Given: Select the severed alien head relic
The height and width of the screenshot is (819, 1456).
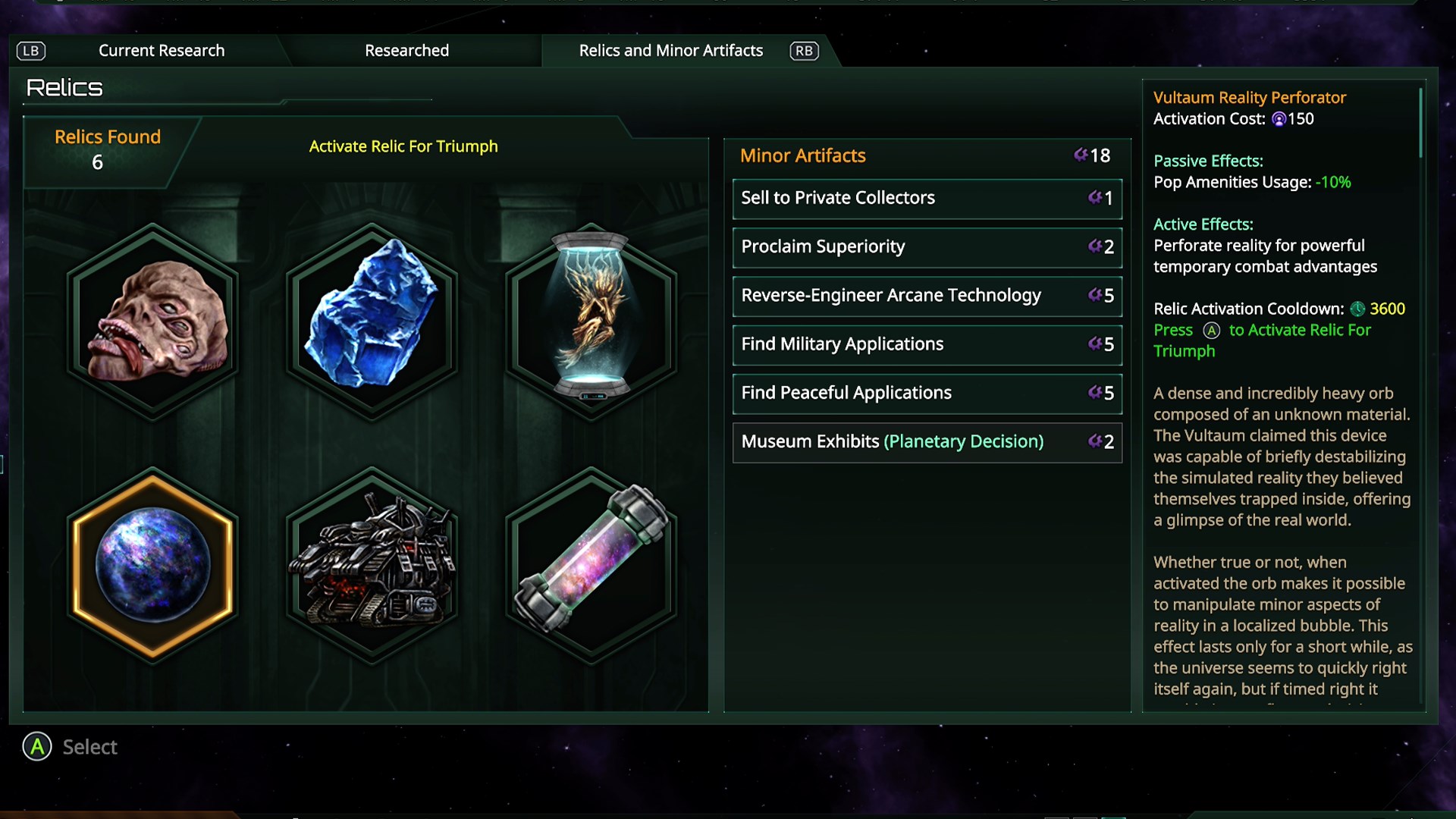Looking at the screenshot, I should pos(152,322).
